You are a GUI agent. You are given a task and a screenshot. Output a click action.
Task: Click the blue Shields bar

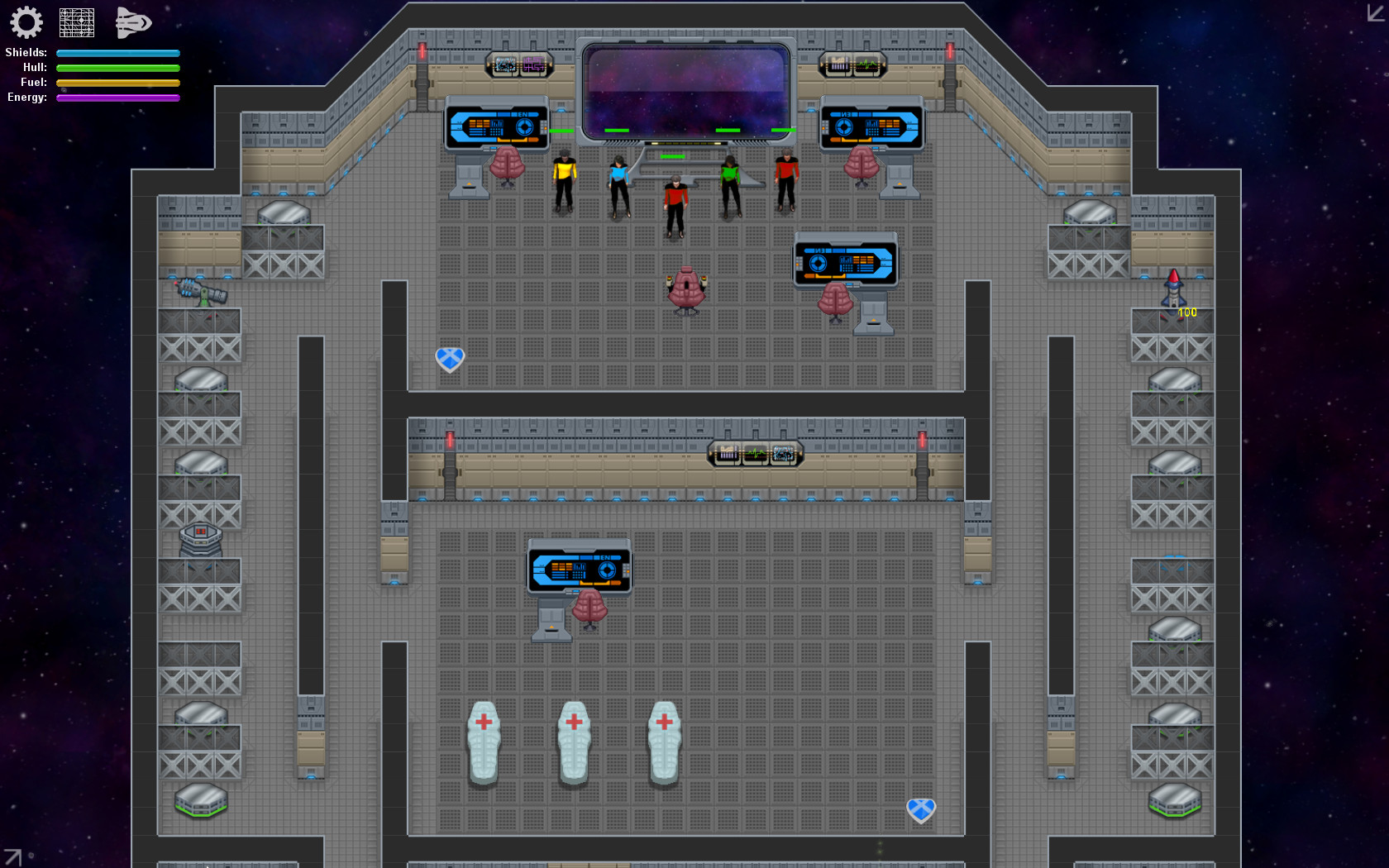pyautogui.click(x=117, y=52)
